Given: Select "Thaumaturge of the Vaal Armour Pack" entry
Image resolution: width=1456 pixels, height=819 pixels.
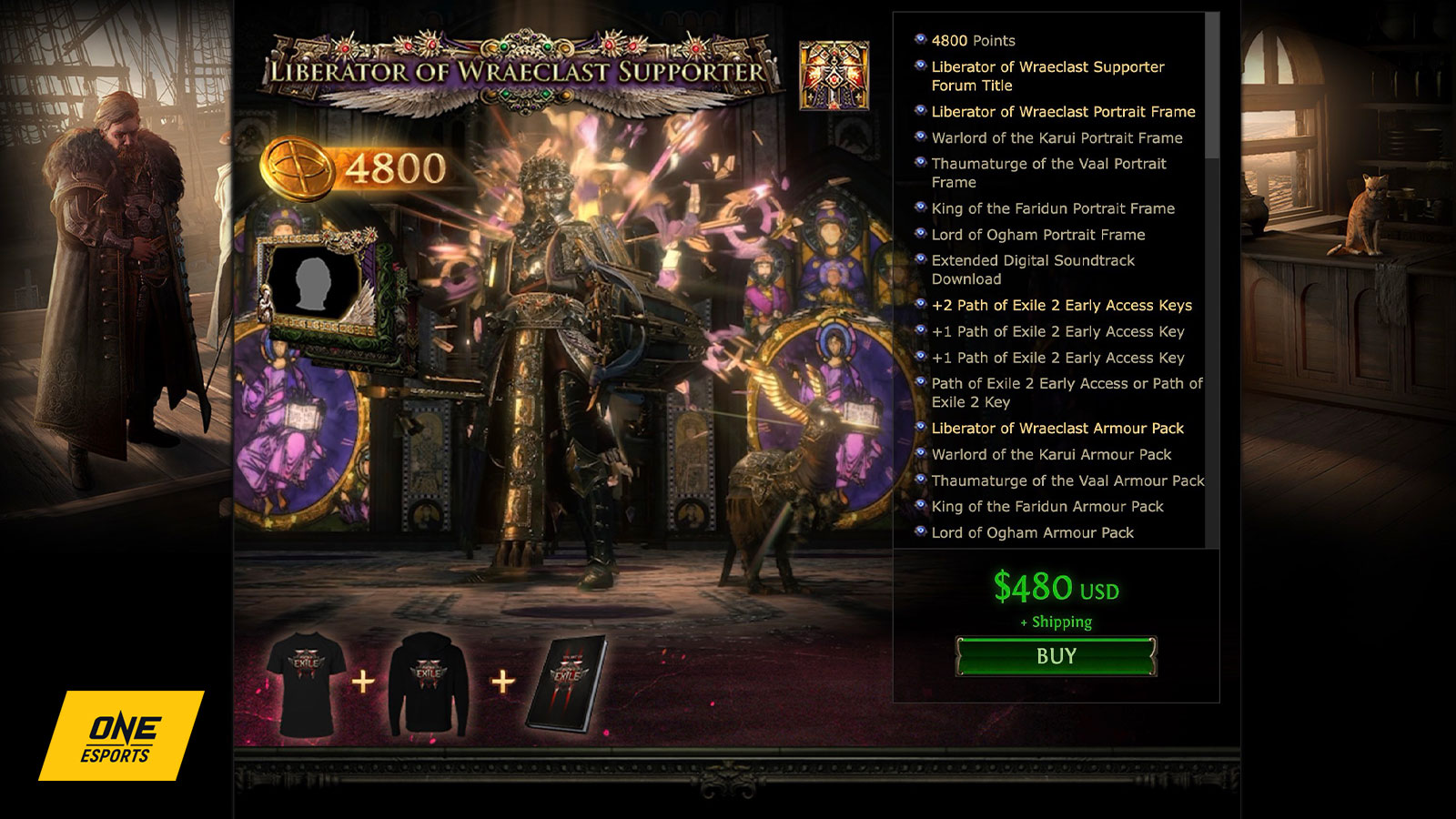Looking at the screenshot, I should (x=1067, y=480).
